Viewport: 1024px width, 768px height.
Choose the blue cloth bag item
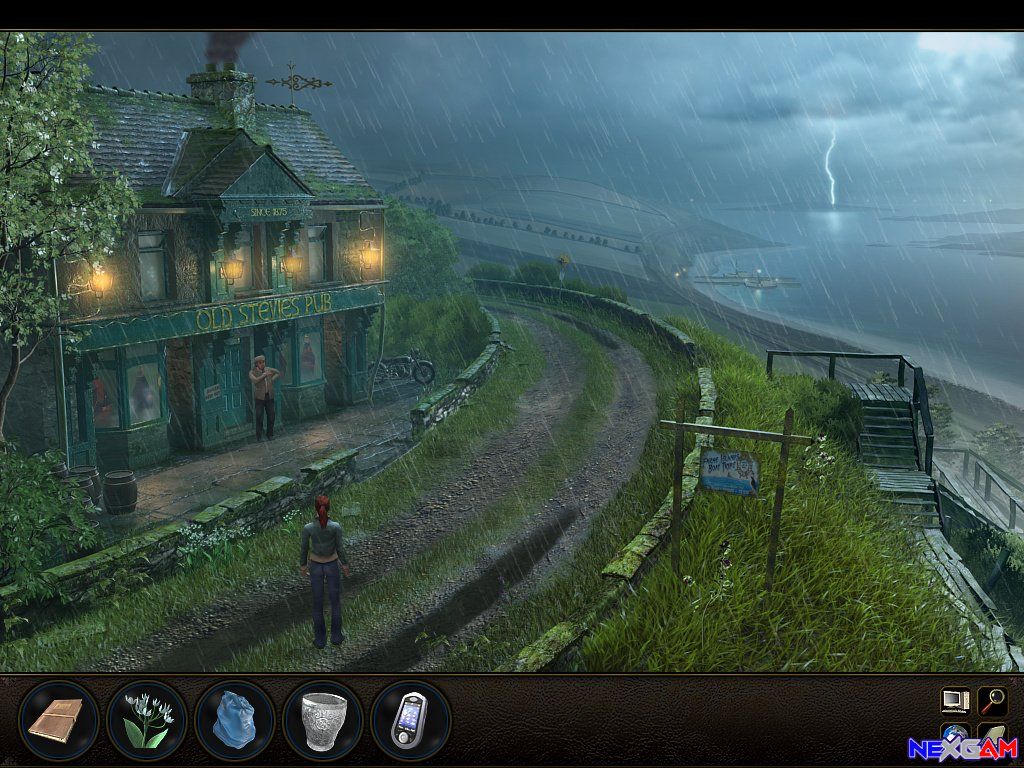point(235,720)
